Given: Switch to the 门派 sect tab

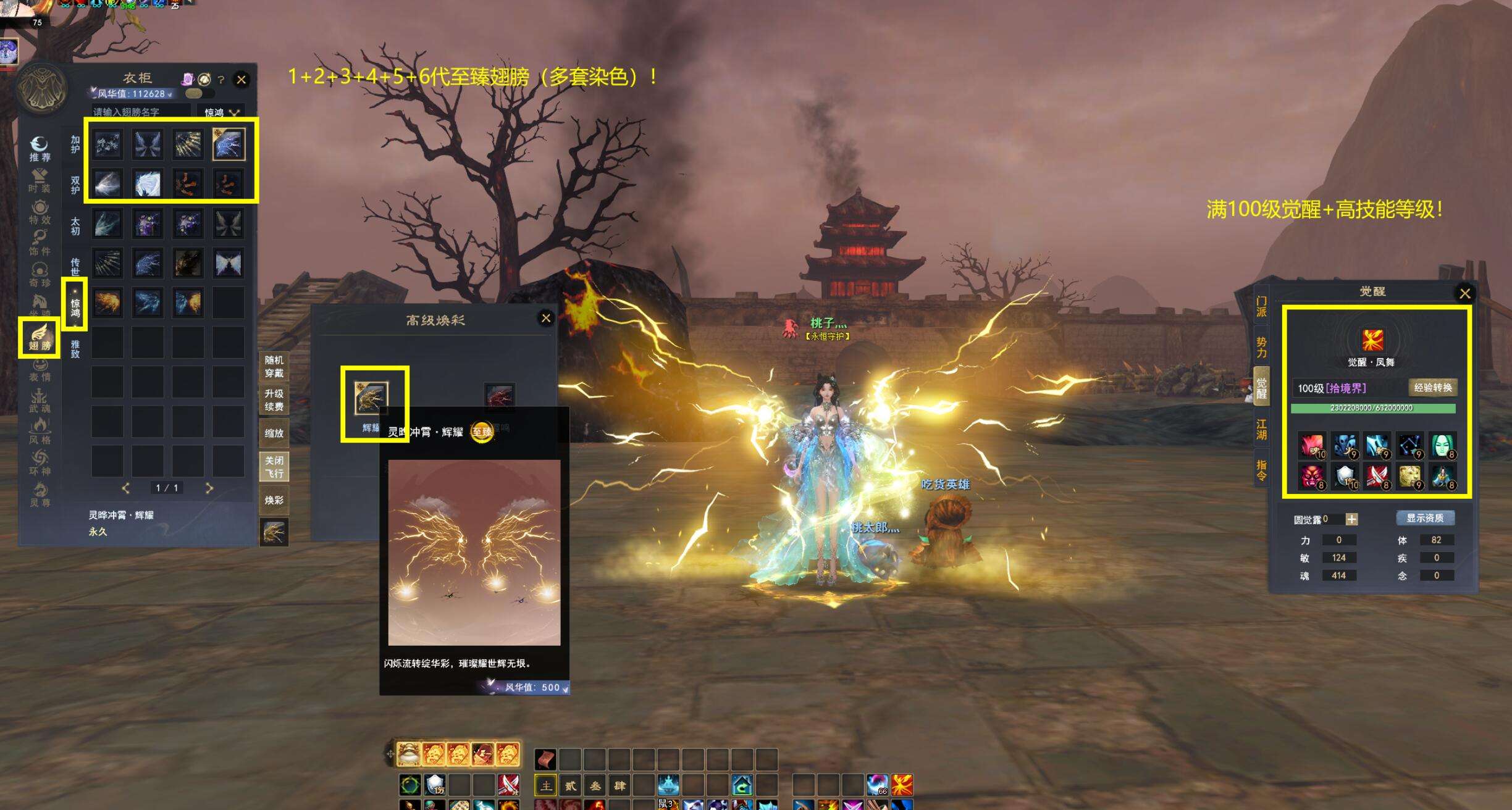Looking at the screenshot, I should click(x=1261, y=306).
